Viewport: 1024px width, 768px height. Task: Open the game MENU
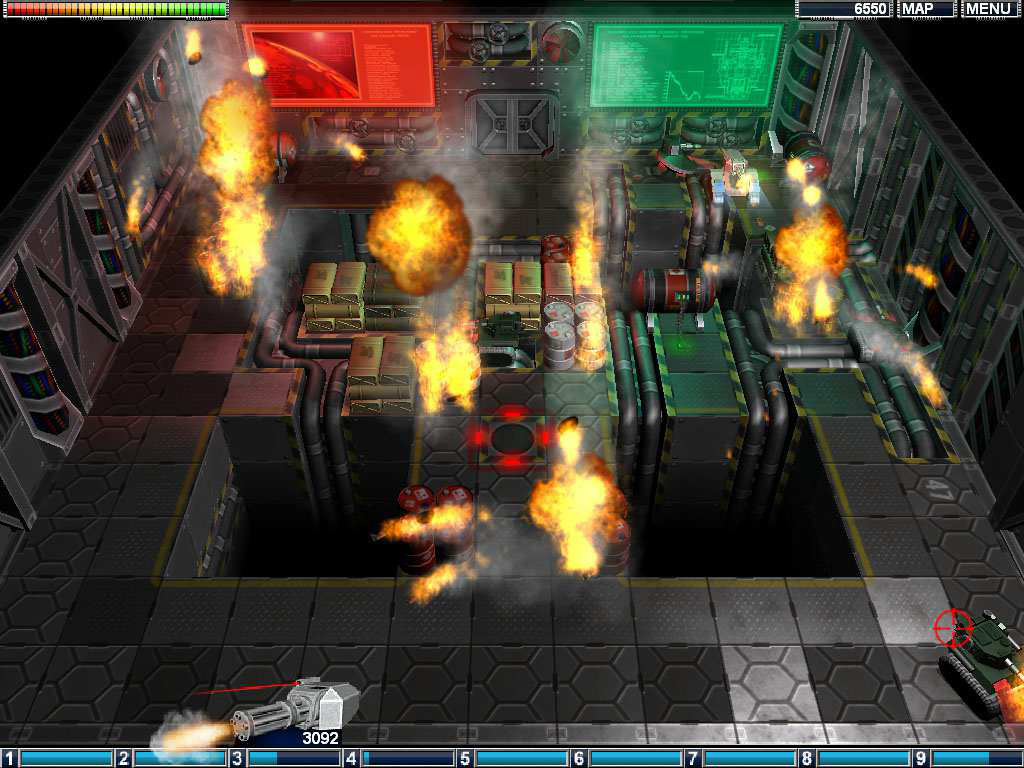click(x=988, y=9)
